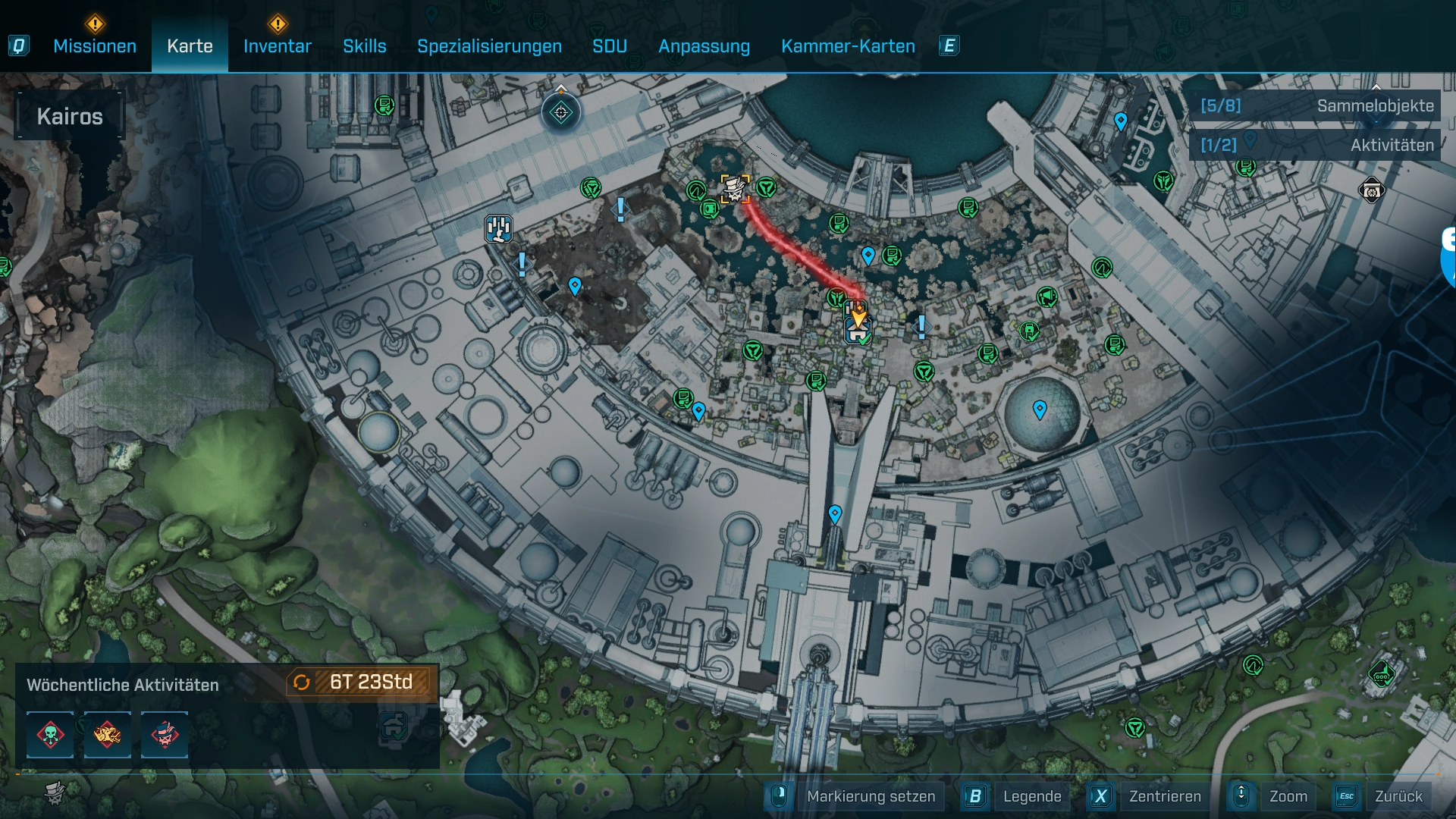Select the player position arrow marker
1456x819 pixels.
click(x=858, y=315)
